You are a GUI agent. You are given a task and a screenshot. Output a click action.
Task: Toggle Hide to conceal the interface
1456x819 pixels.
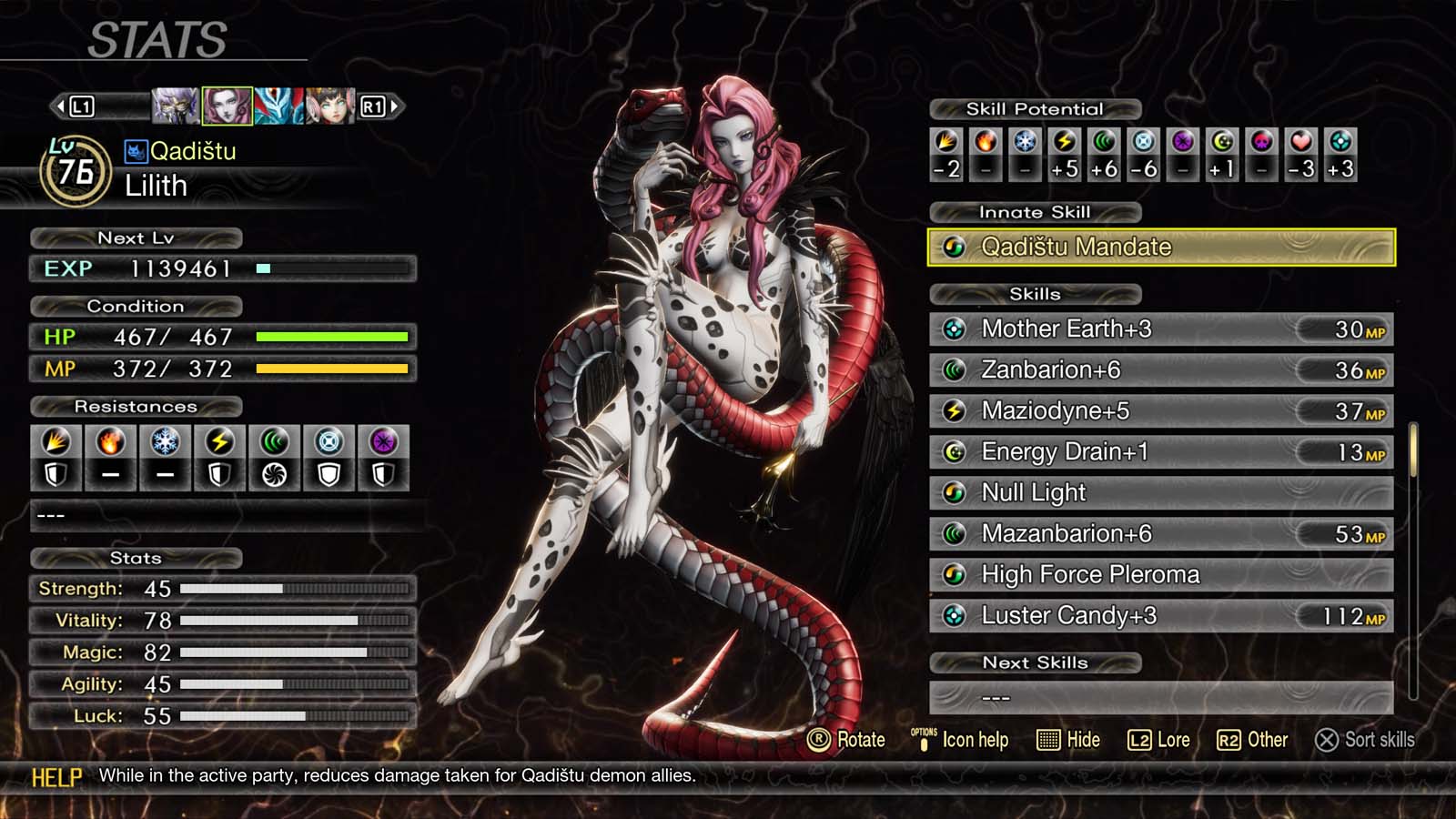[x=1069, y=740]
